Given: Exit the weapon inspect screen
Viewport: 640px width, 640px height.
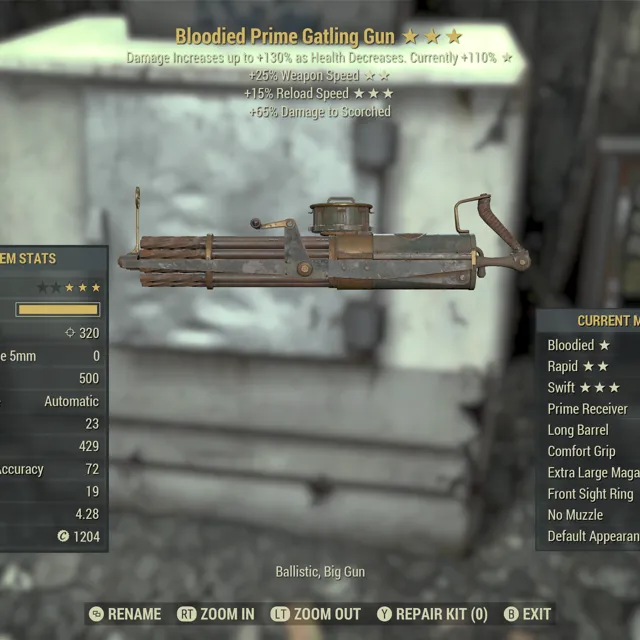Looking at the screenshot, I should [x=527, y=614].
